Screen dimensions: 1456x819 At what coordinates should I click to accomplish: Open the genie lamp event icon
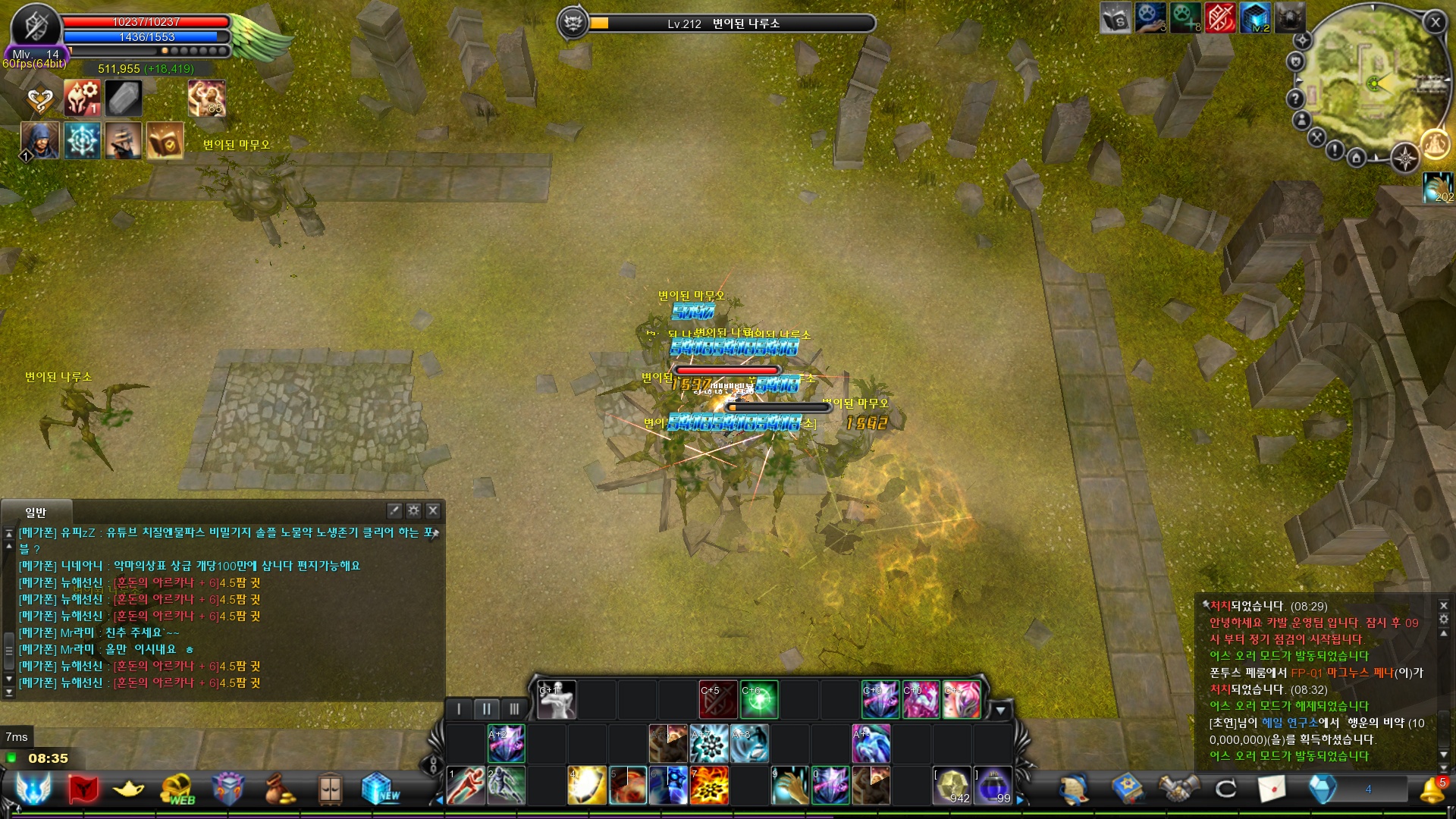128,789
